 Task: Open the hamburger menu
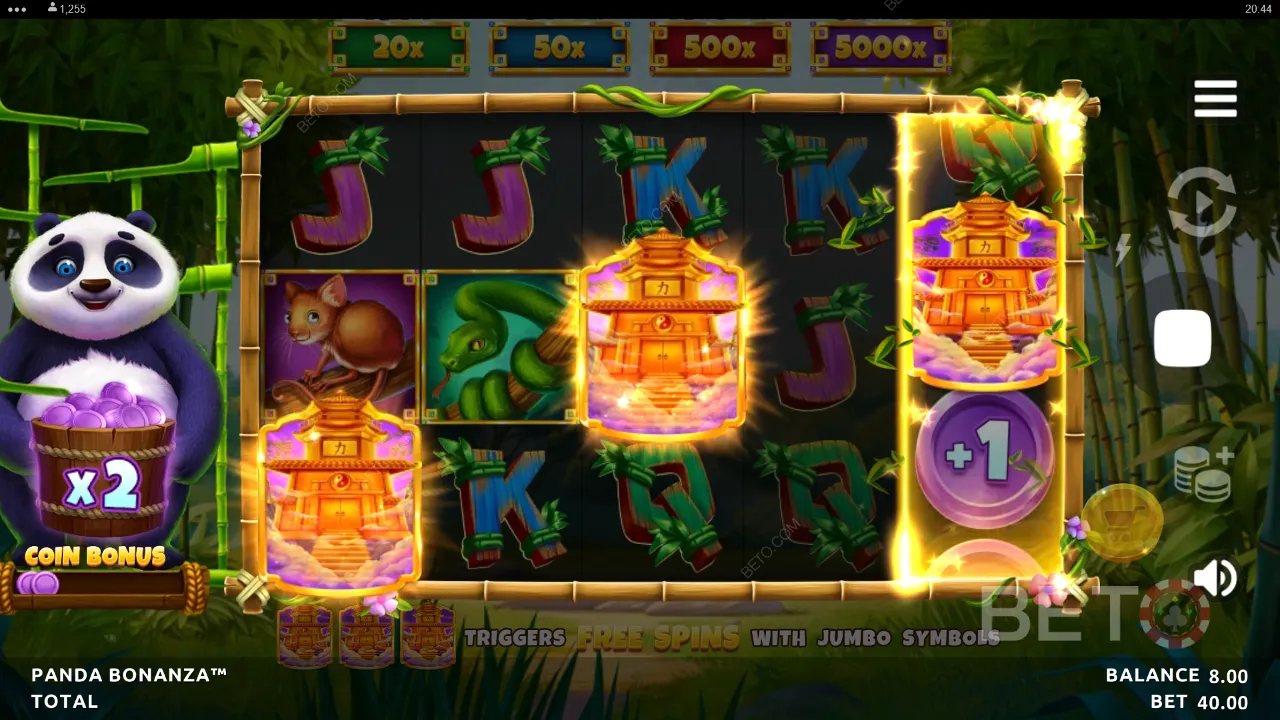pyautogui.click(x=1215, y=97)
